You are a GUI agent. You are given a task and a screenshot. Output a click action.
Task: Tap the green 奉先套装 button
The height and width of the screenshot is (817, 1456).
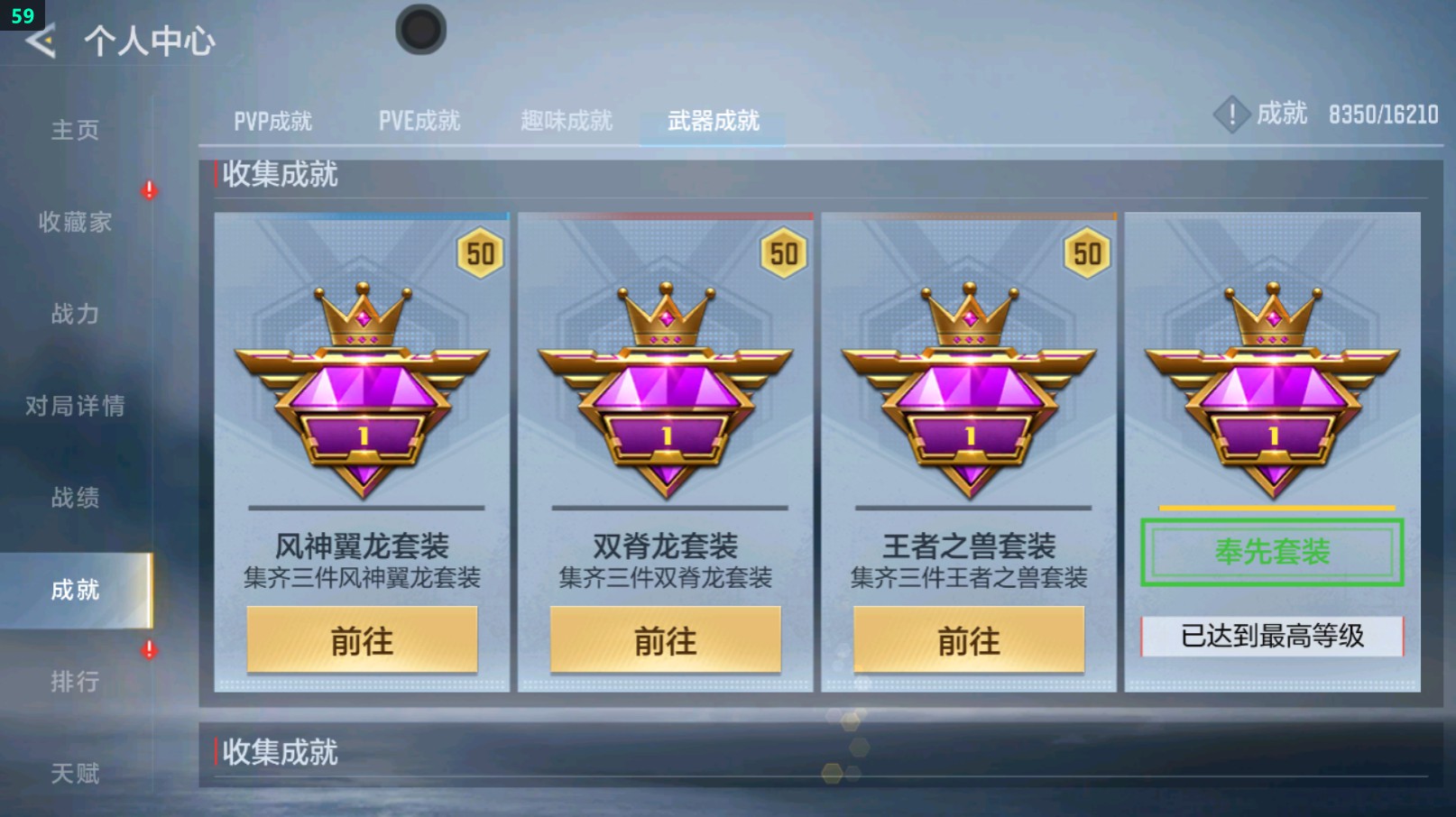pyautogui.click(x=1272, y=554)
